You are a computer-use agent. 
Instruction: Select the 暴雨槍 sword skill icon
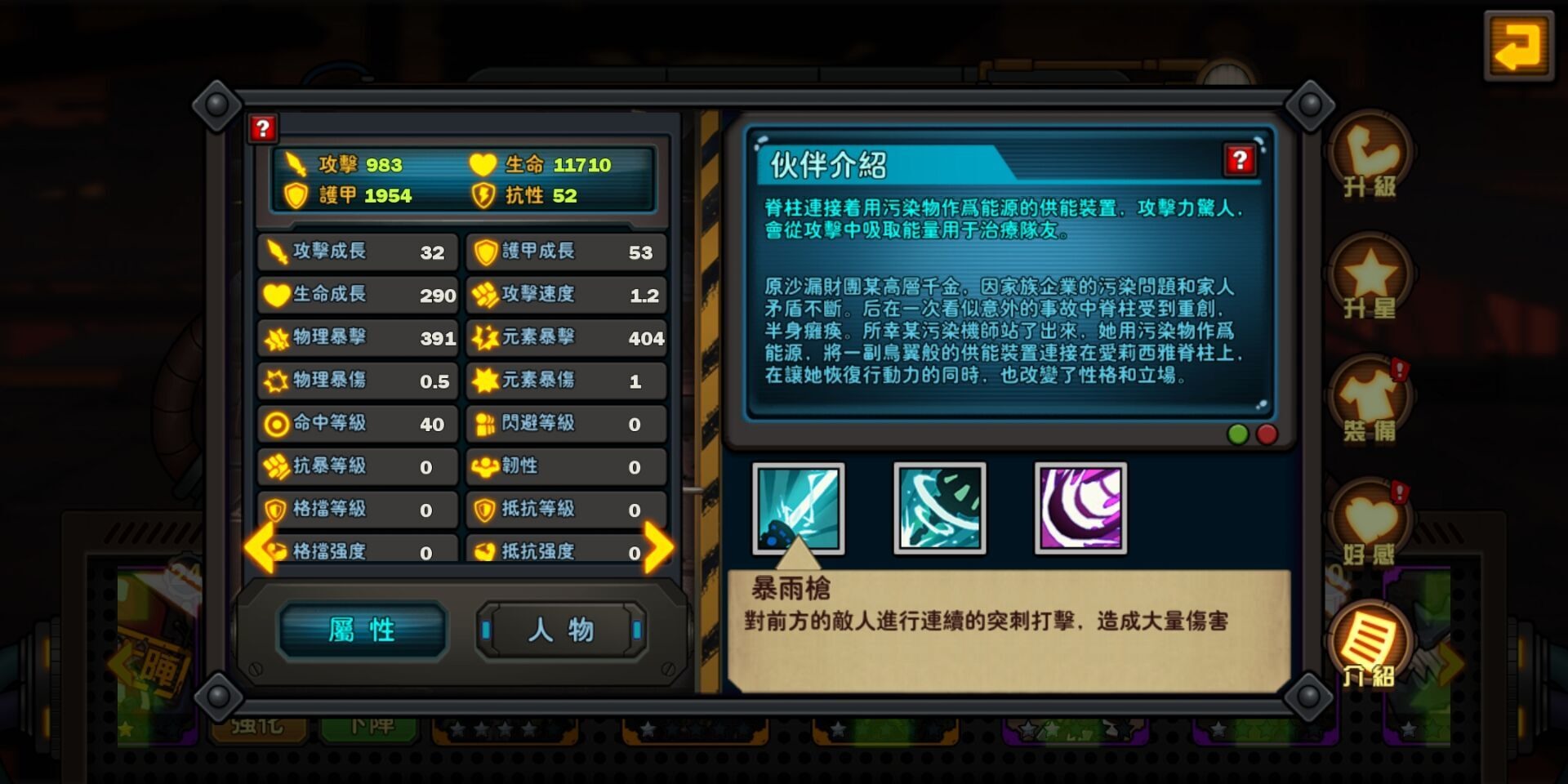point(799,509)
